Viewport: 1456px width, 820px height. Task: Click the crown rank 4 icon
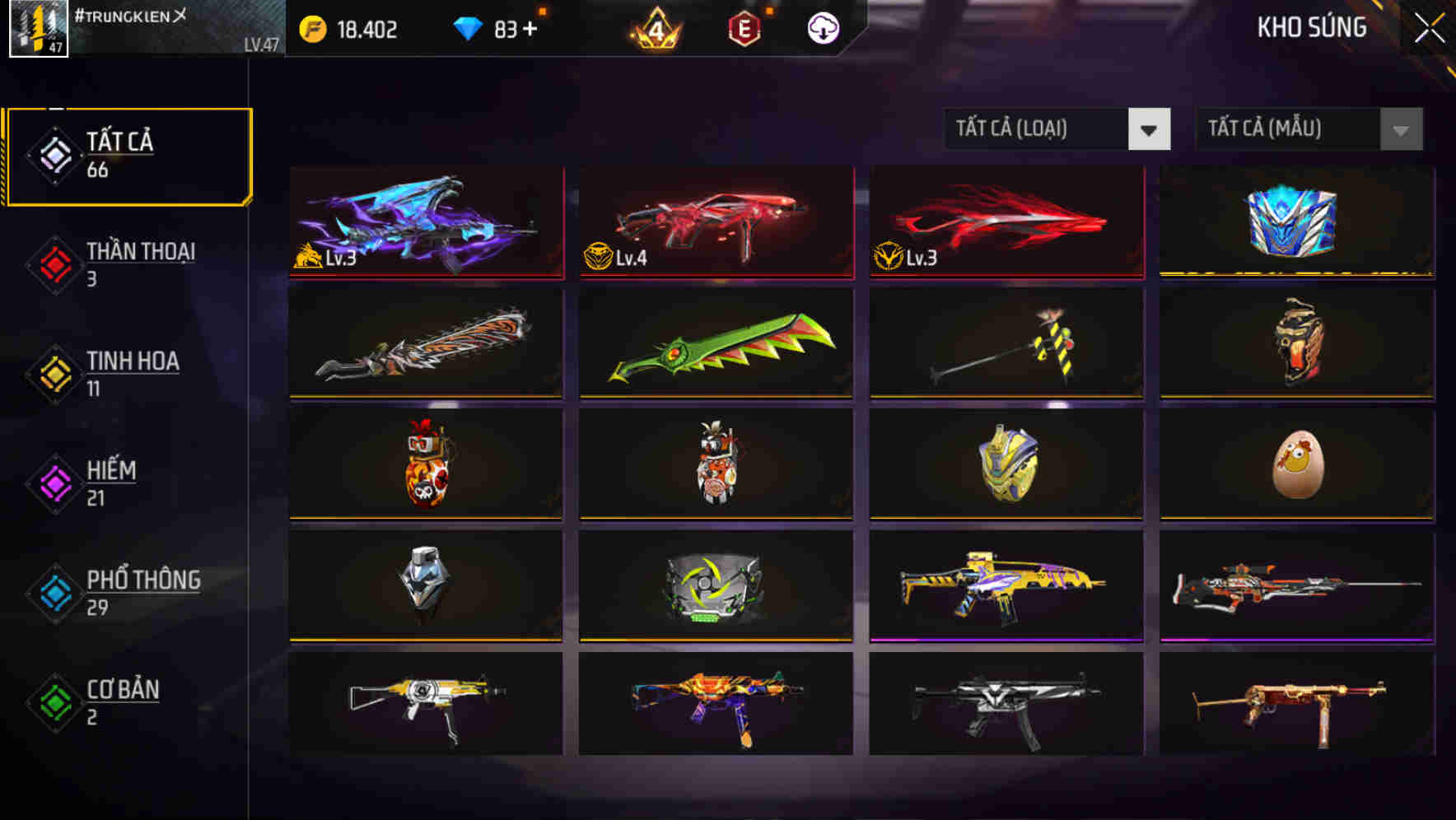pyautogui.click(x=651, y=30)
